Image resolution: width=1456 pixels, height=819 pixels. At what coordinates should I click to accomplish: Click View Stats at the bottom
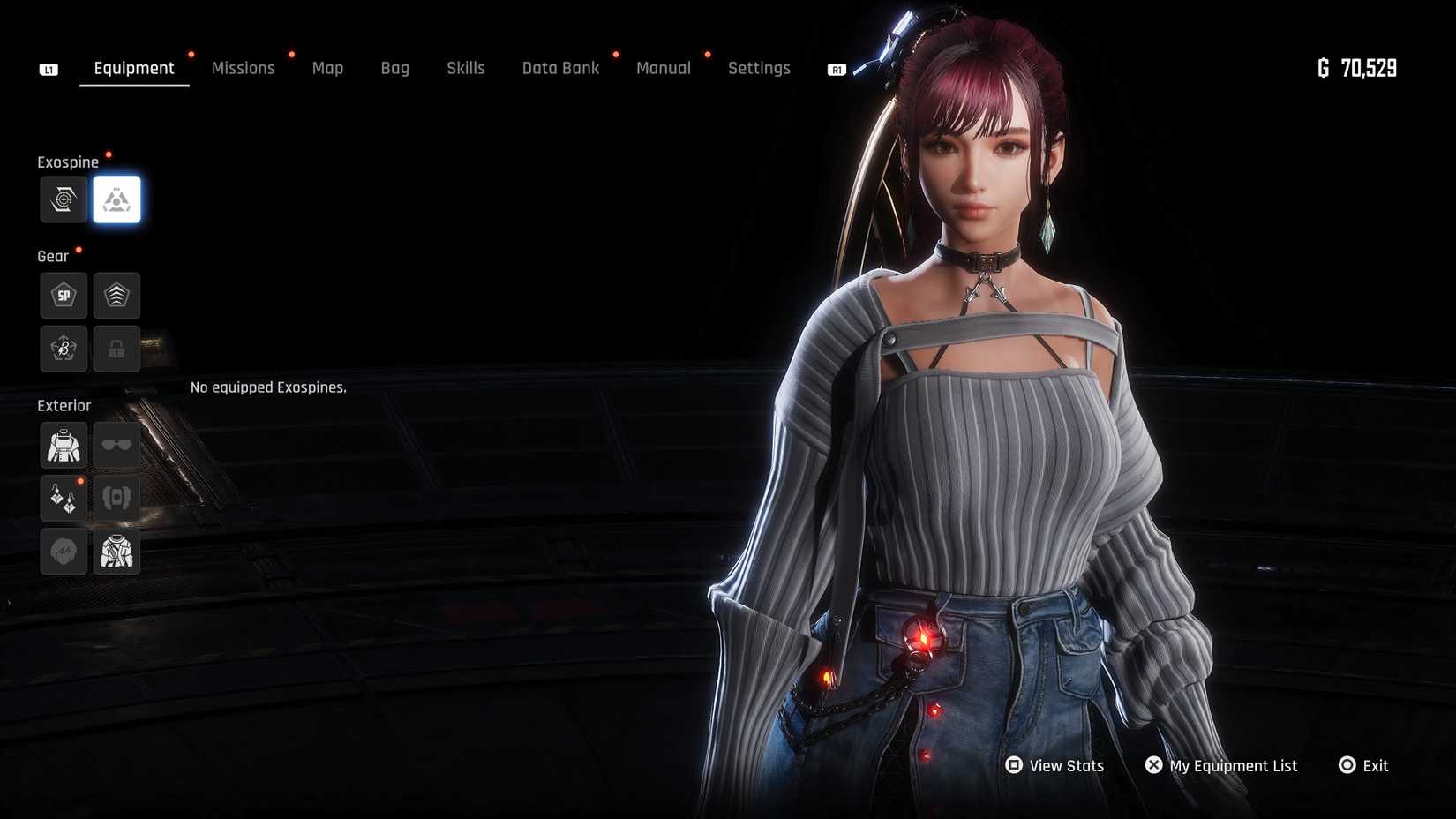click(1065, 765)
